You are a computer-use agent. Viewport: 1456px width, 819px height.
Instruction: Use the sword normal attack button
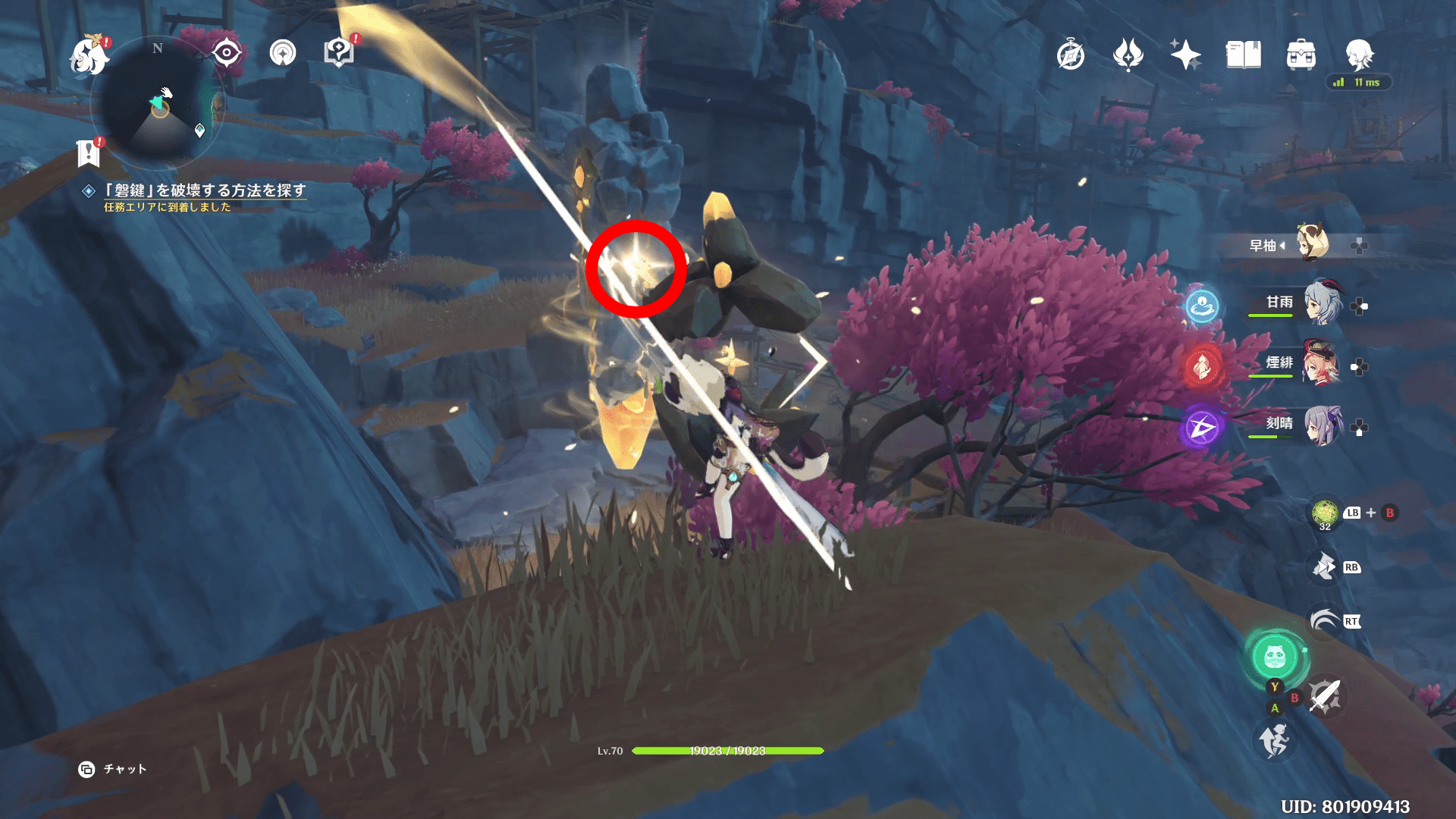(x=1325, y=695)
